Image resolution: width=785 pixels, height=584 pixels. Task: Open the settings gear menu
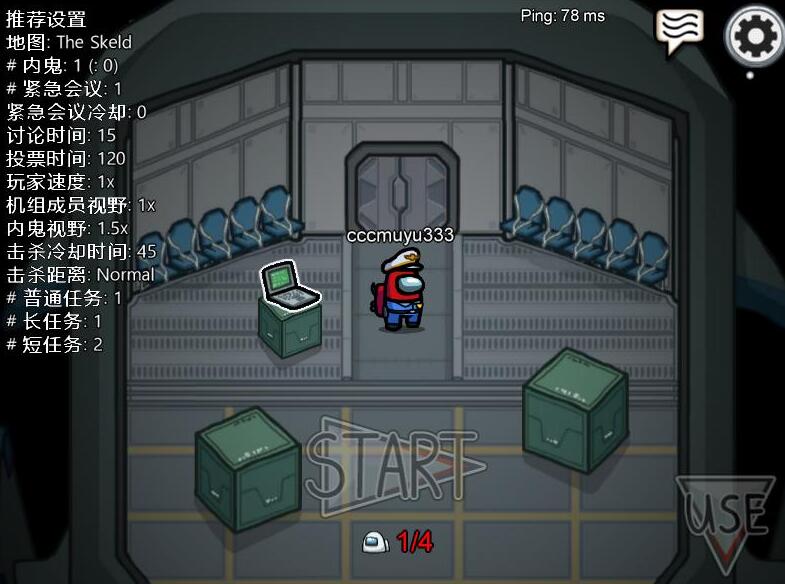click(755, 36)
